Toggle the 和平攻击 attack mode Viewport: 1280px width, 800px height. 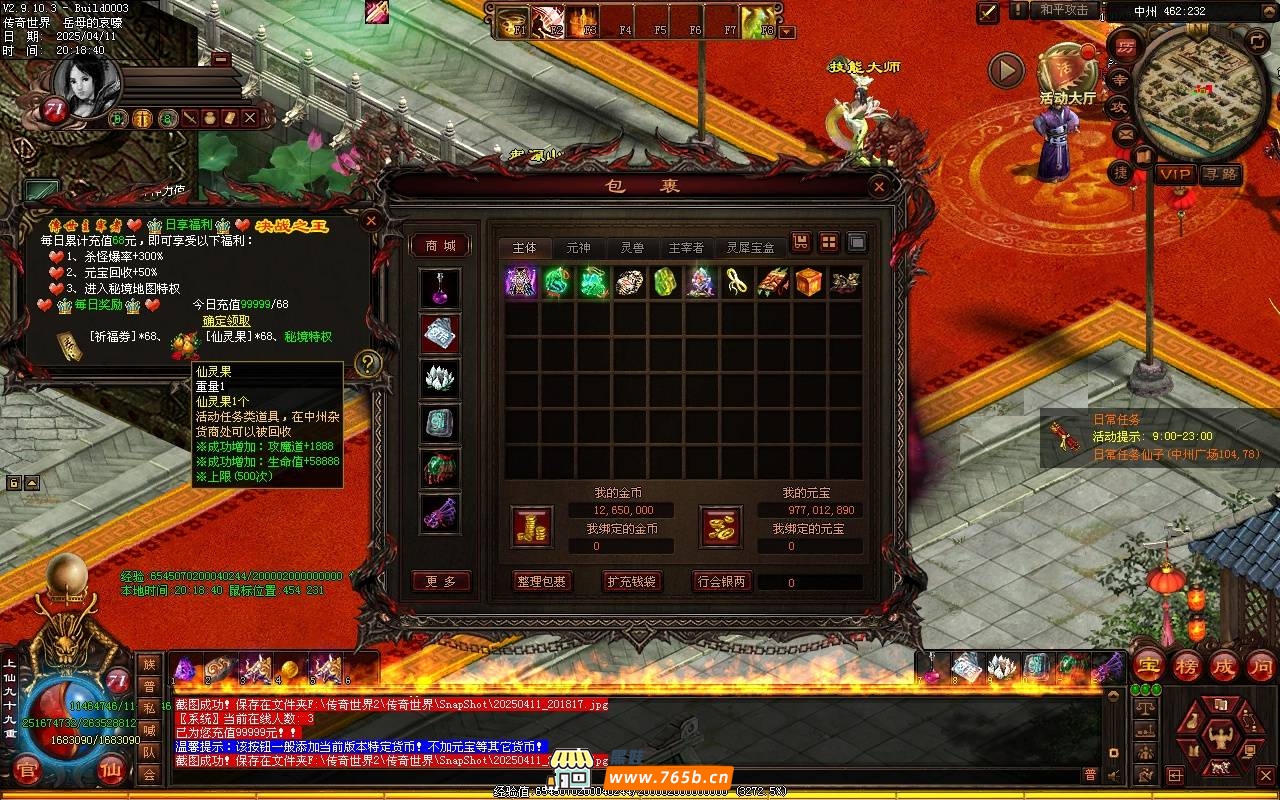(1063, 10)
